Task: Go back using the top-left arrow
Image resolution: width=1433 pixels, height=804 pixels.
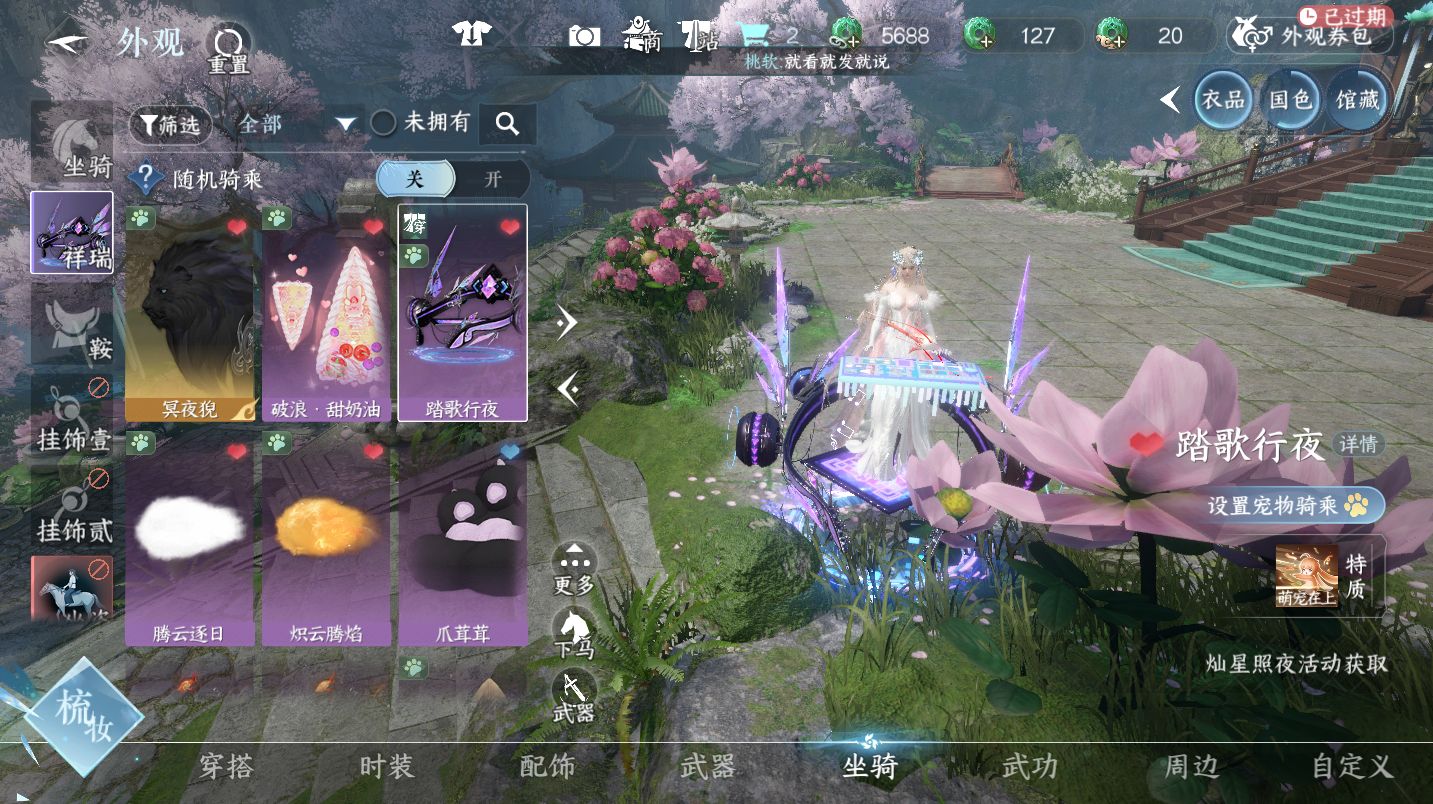Action: click(x=68, y=44)
